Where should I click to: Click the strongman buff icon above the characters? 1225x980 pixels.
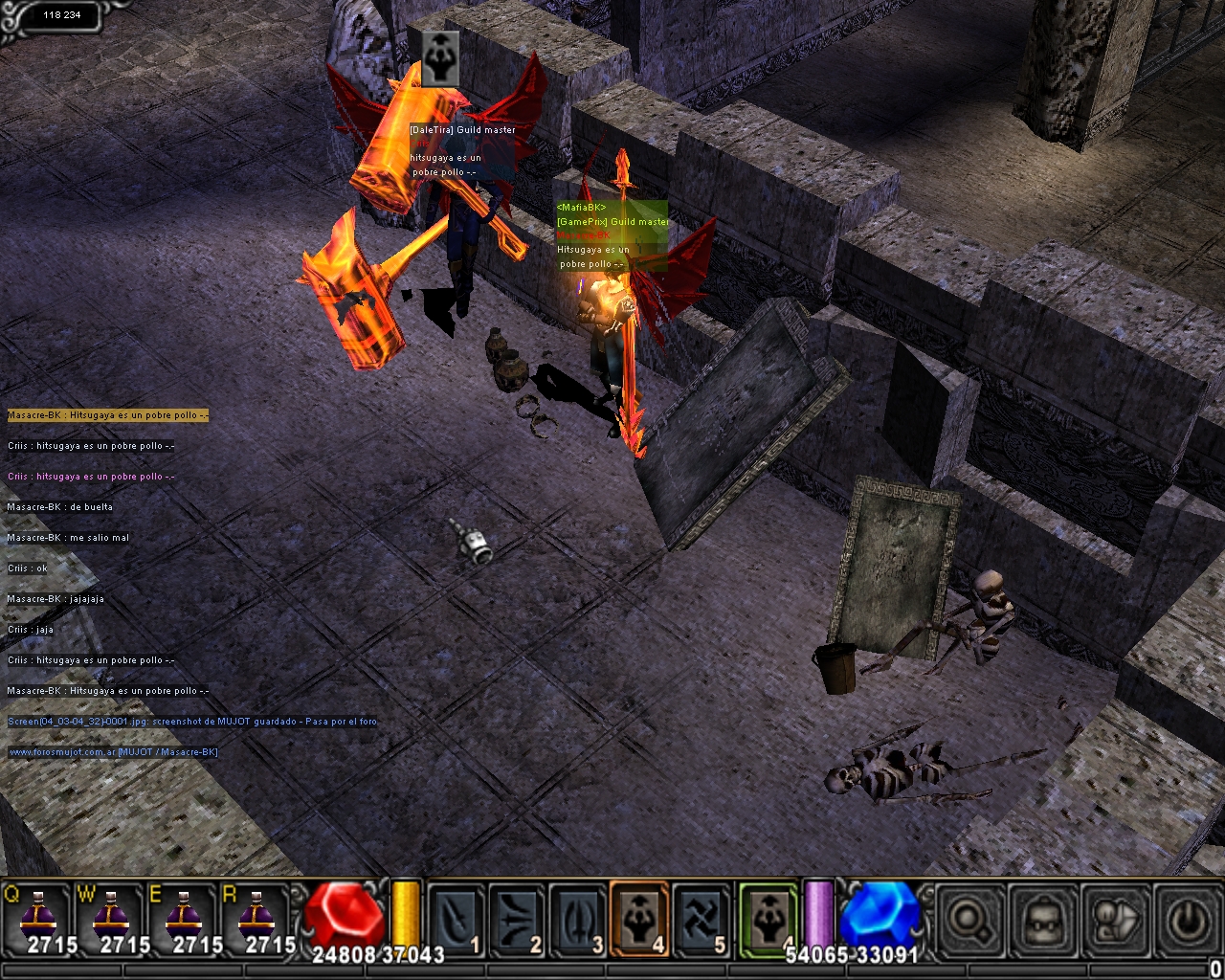coord(440,57)
